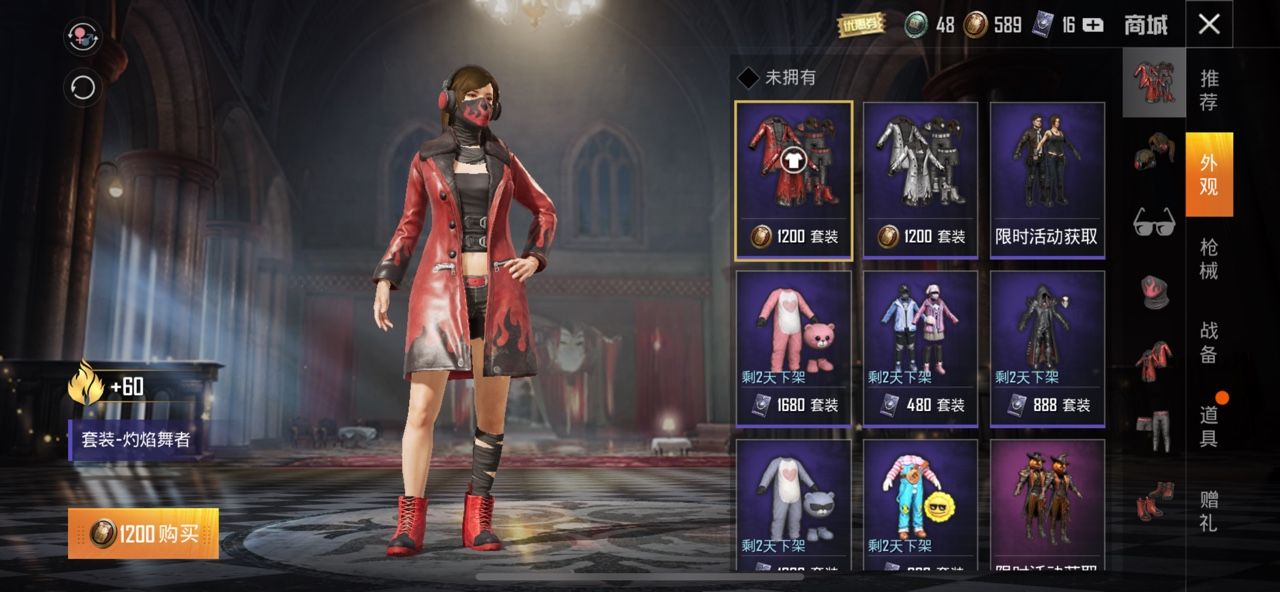
Task: Close the shop with the X button
Action: pyautogui.click(x=1209, y=24)
